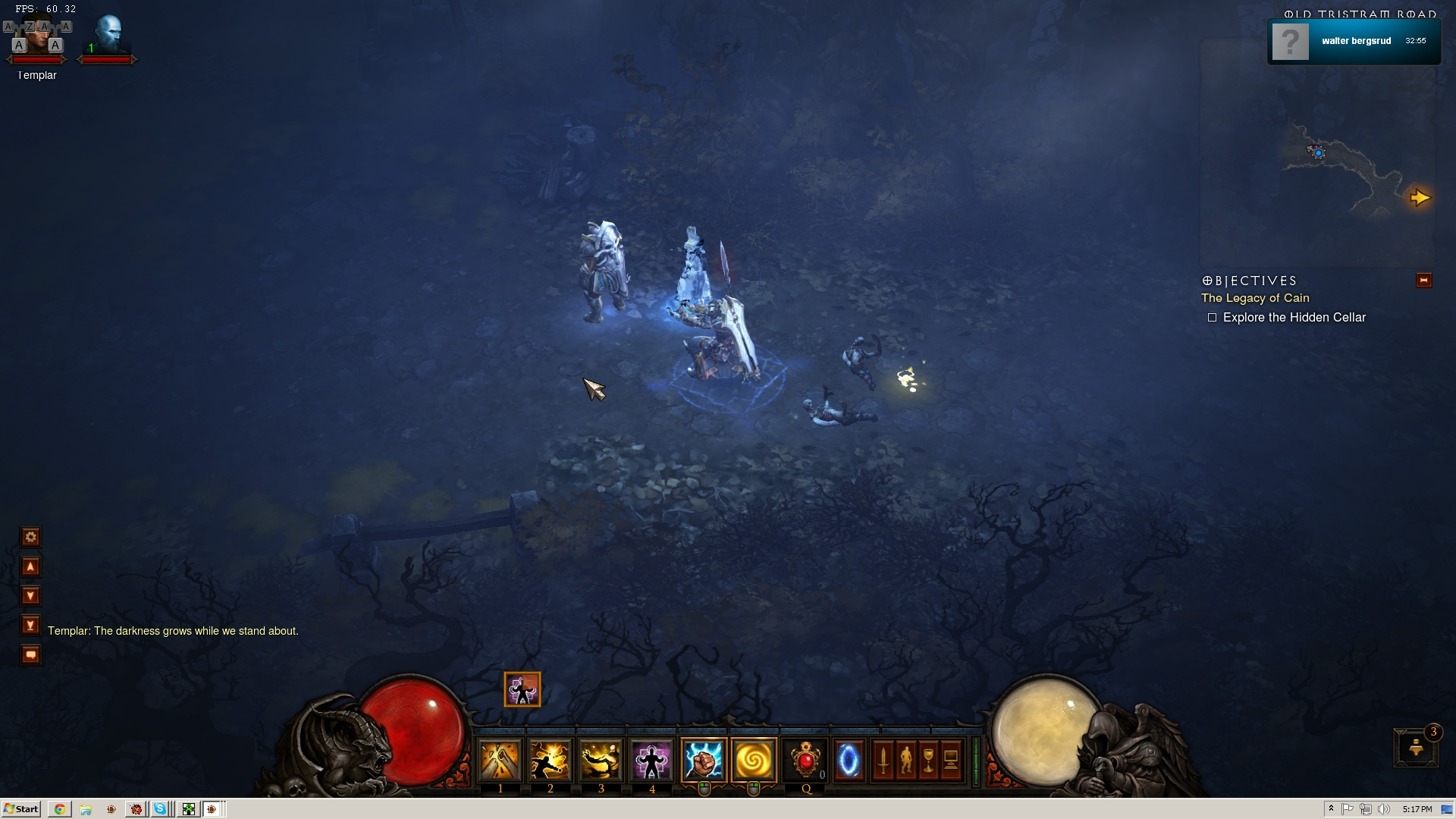Activate the skill in slot 1
The height and width of the screenshot is (819, 1456).
coord(500,760)
